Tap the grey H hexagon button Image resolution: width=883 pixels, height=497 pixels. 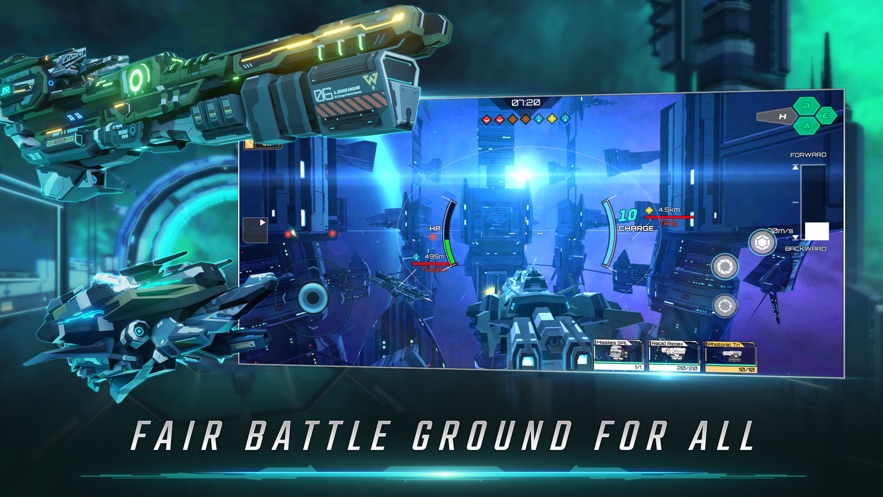783,117
